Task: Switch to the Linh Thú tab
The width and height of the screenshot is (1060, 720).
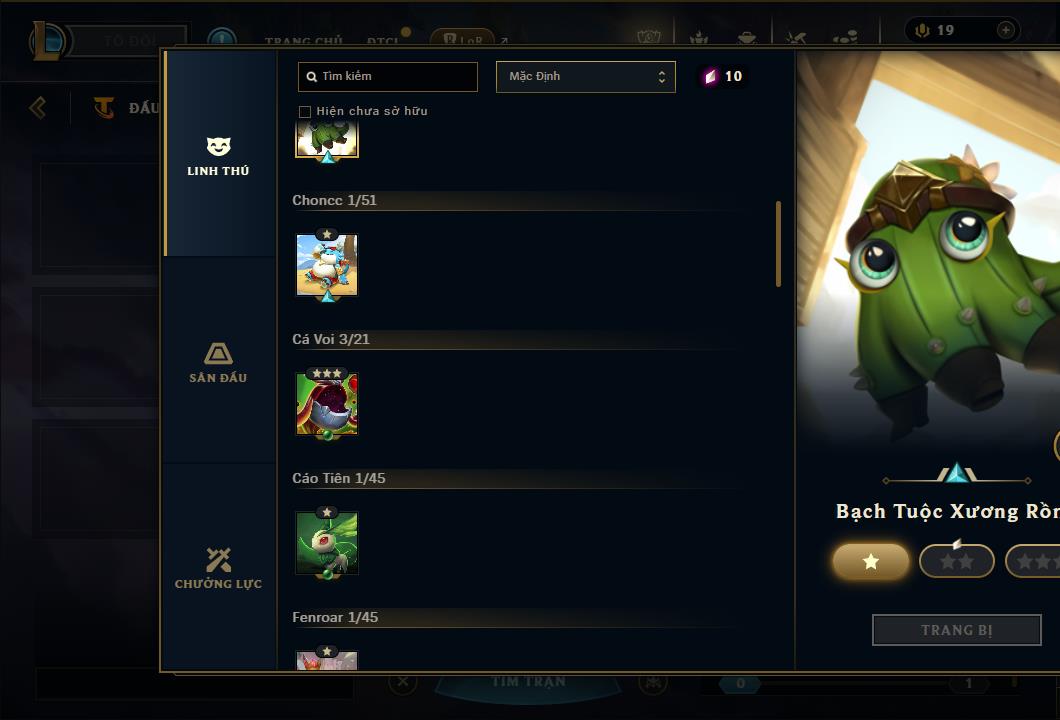Action: [218, 156]
